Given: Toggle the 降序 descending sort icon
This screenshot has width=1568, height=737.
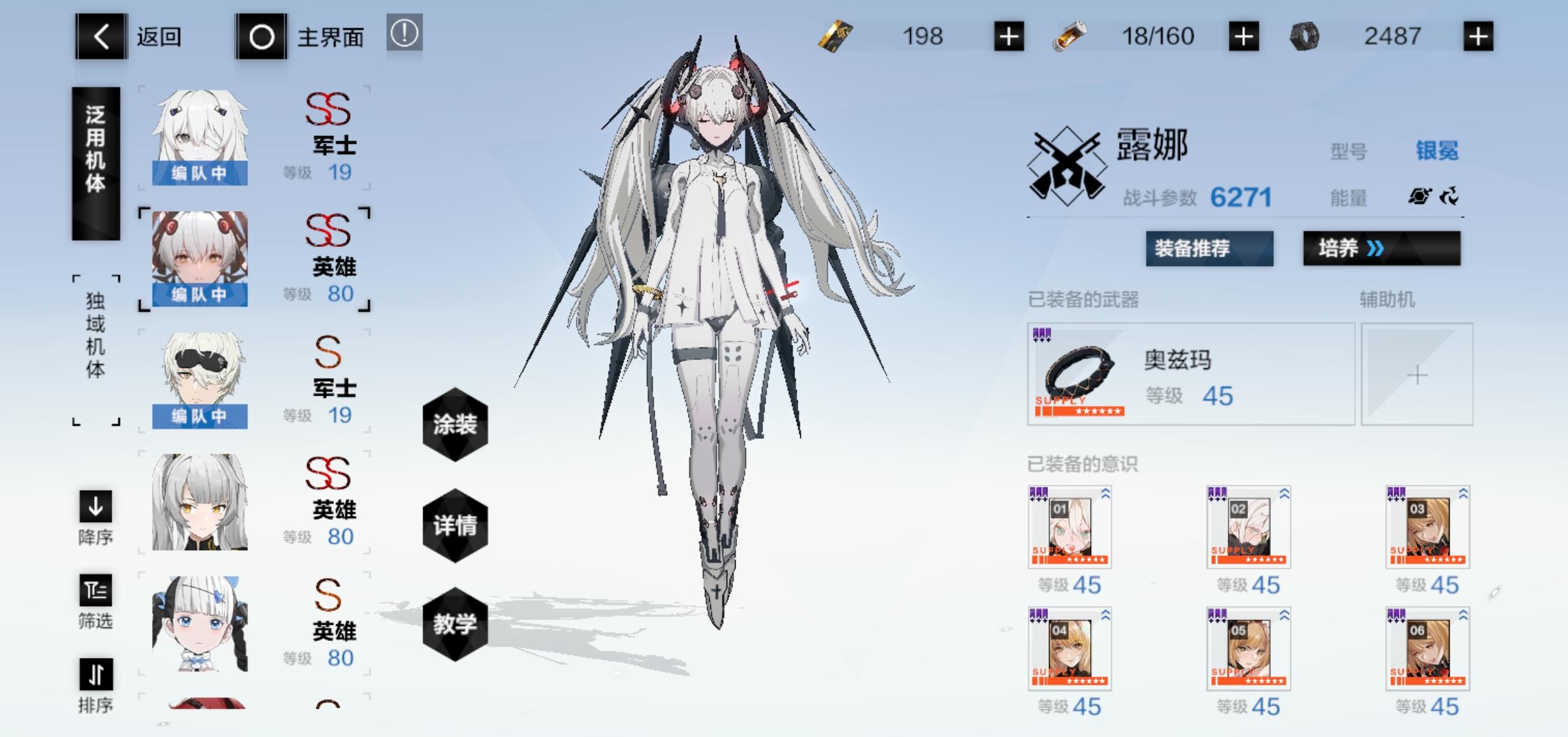Looking at the screenshot, I should coord(95,506).
